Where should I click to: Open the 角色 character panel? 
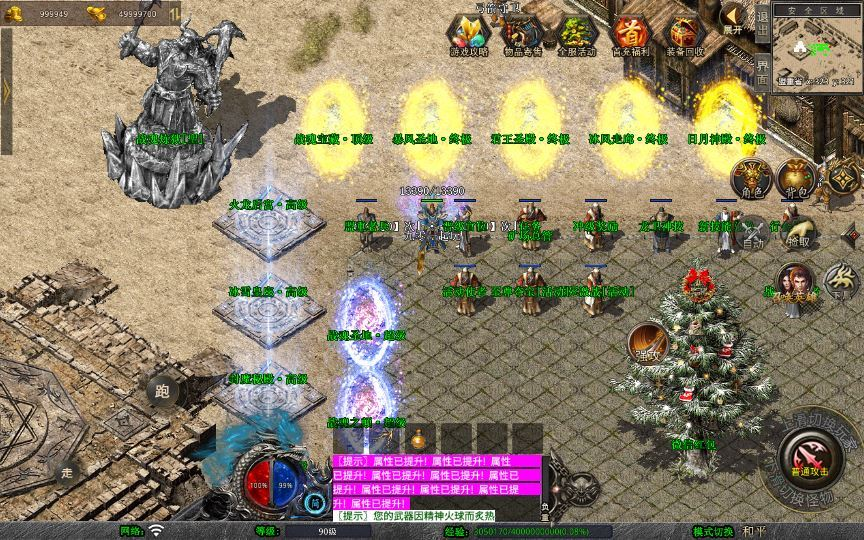pos(751,180)
